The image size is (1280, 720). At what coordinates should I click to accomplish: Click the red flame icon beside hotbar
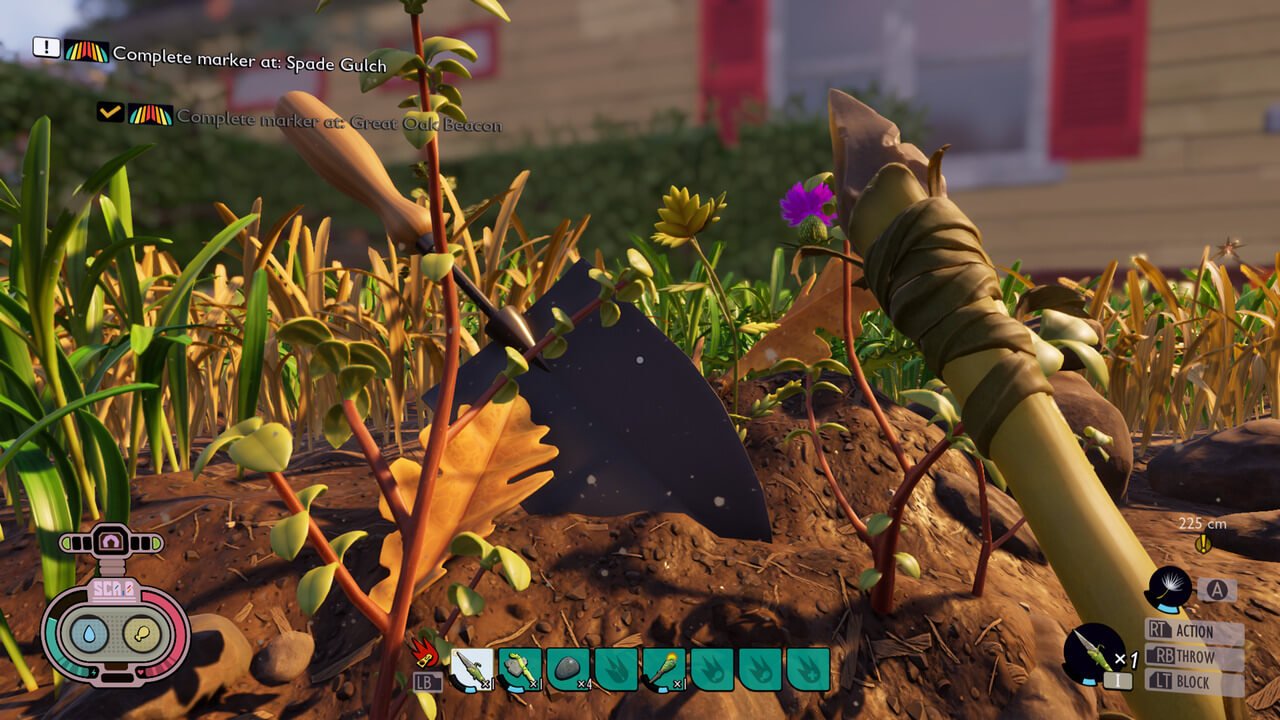(427, 653)
